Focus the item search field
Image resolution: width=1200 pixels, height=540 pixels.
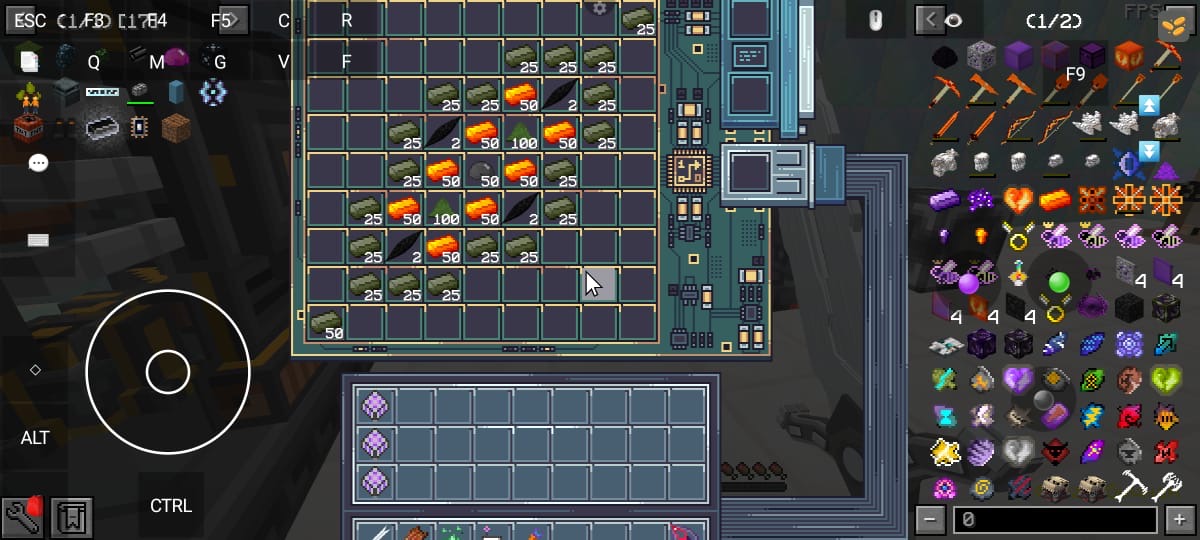[1055, 520]
